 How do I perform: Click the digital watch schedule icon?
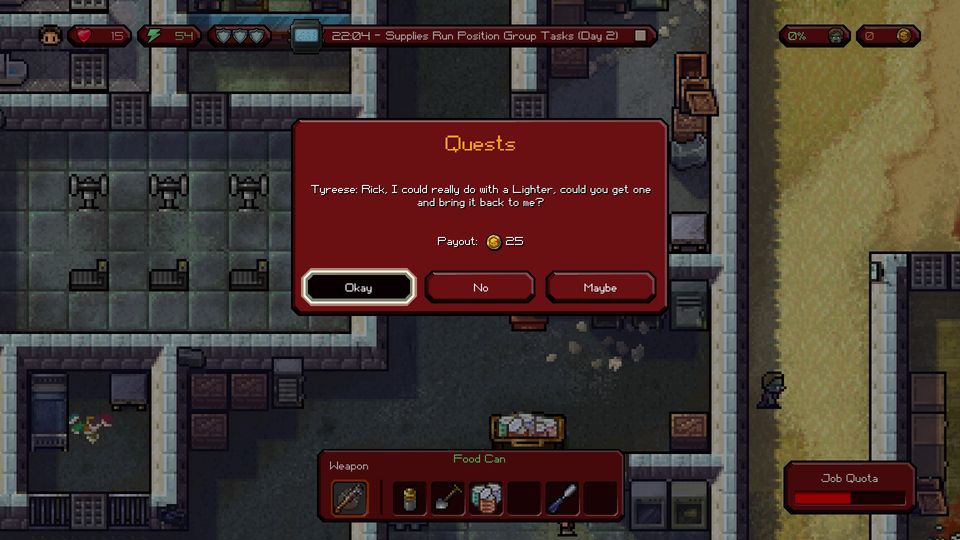(x=306, y=36)
